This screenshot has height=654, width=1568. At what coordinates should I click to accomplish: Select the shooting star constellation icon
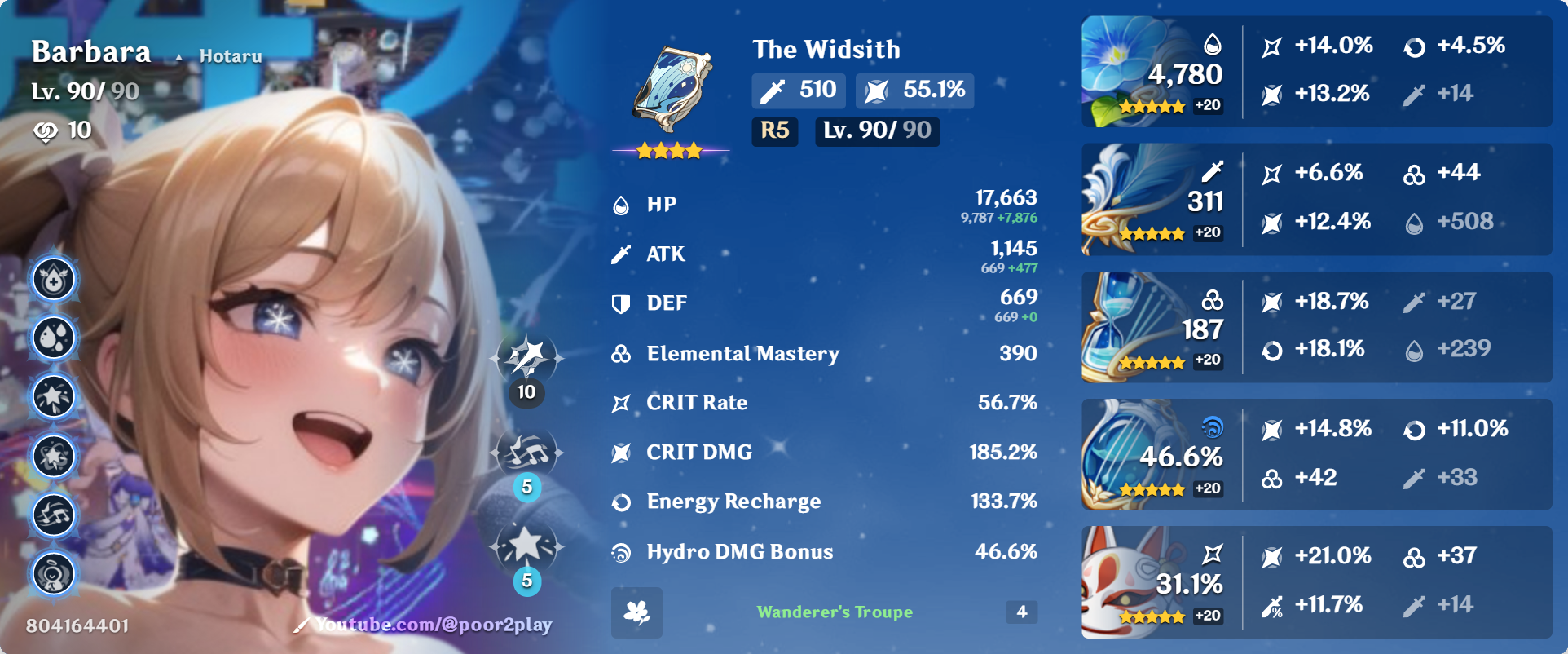52,396
